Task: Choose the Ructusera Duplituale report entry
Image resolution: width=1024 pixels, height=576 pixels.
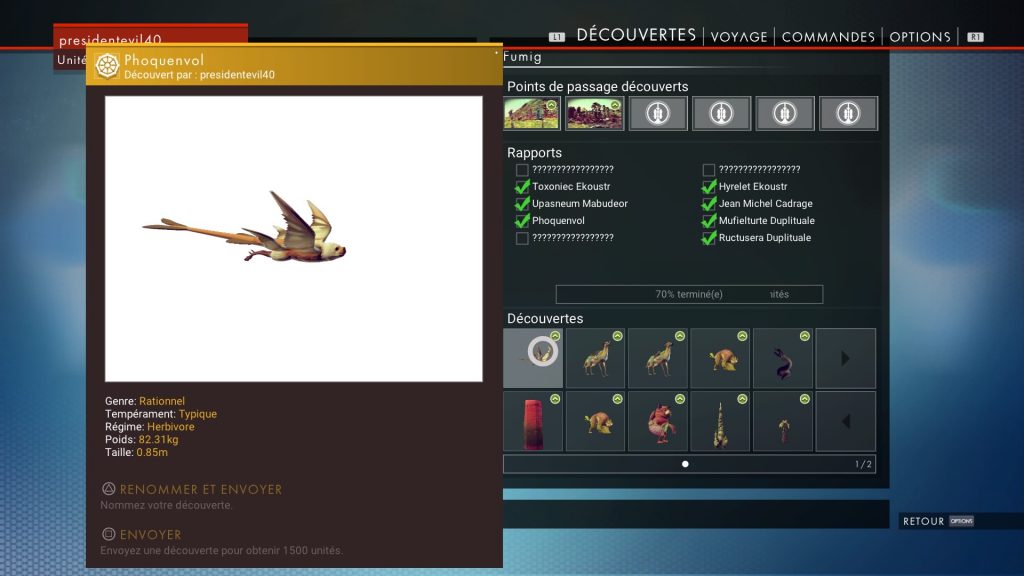Action: (764, 238)
